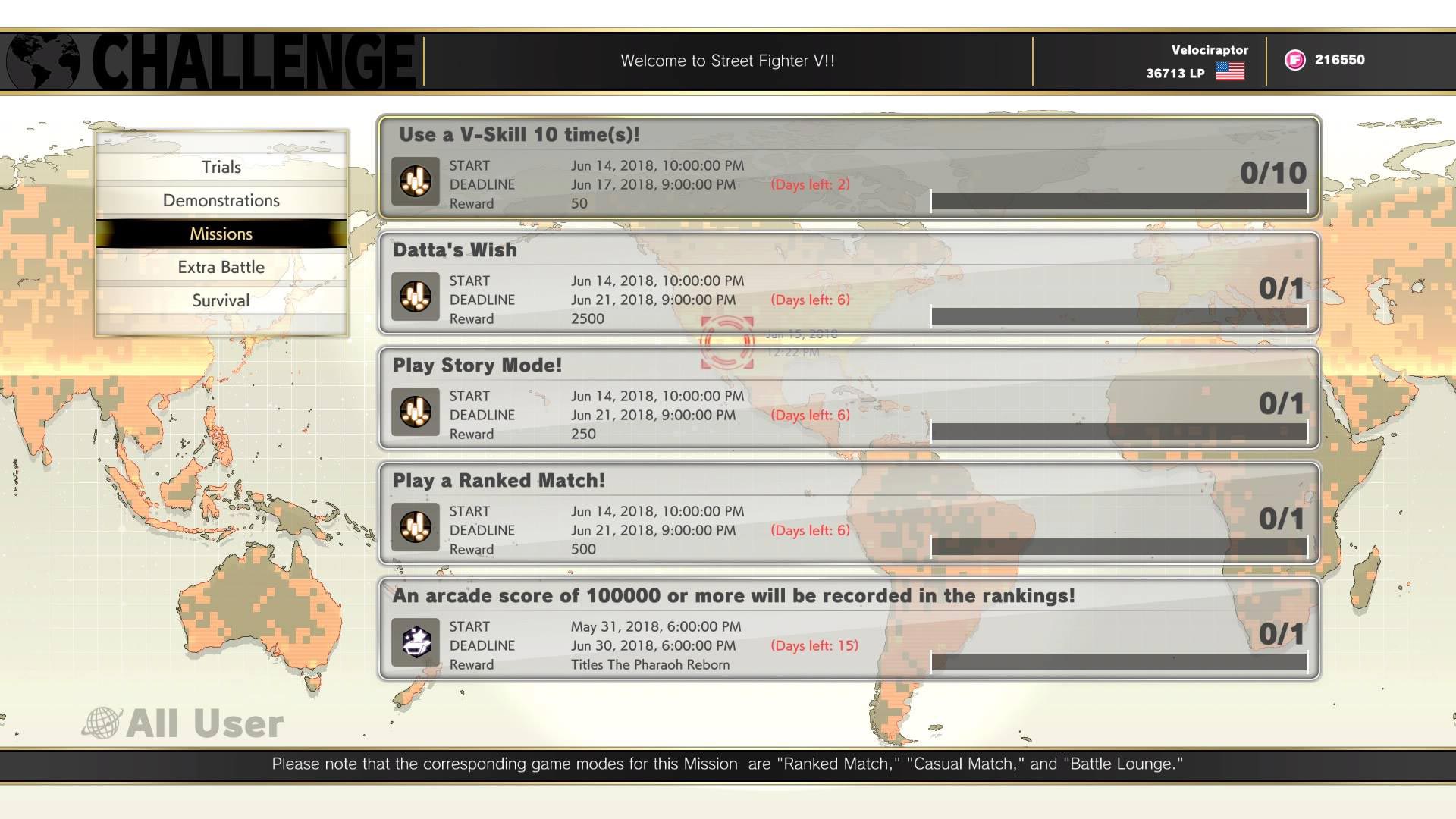Click the fist icon on the V-Skill mission
The image size is (1456, 819).
[414, 181]
